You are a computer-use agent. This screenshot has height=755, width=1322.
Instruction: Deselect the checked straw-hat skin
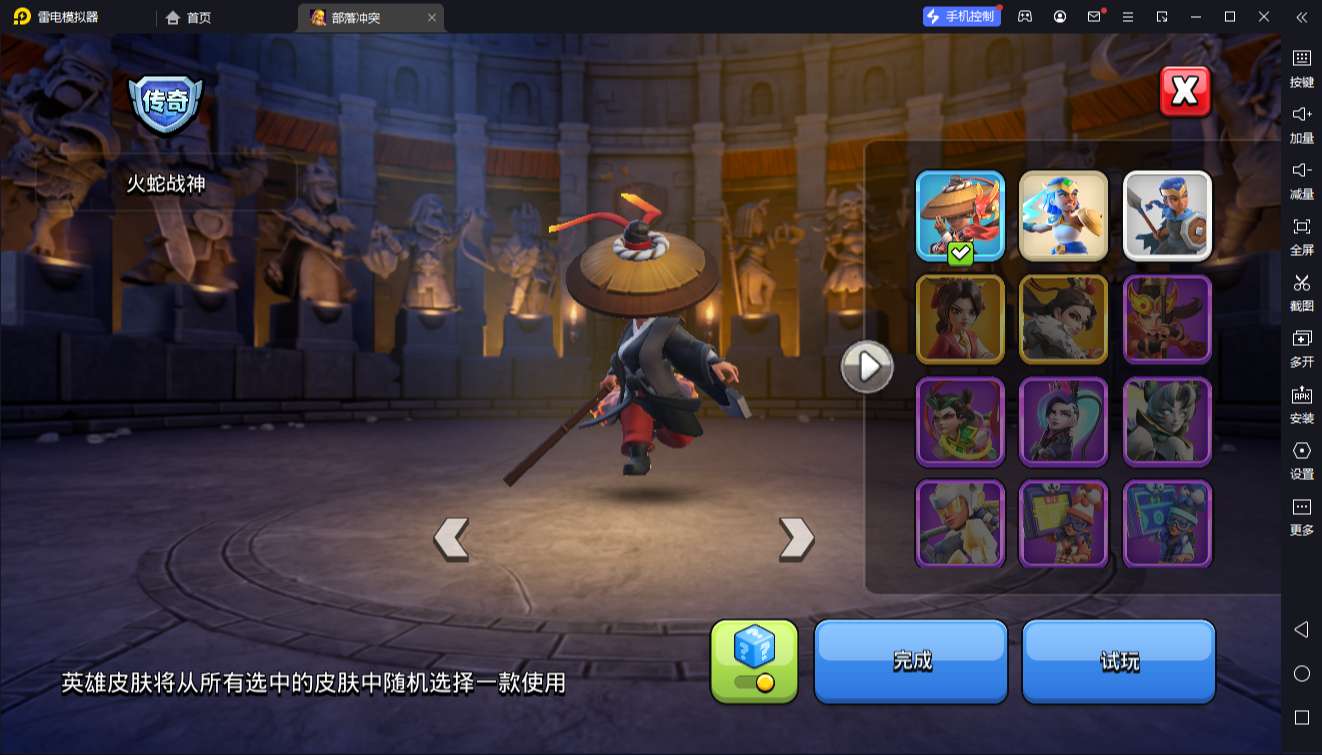tap(959, 215)
